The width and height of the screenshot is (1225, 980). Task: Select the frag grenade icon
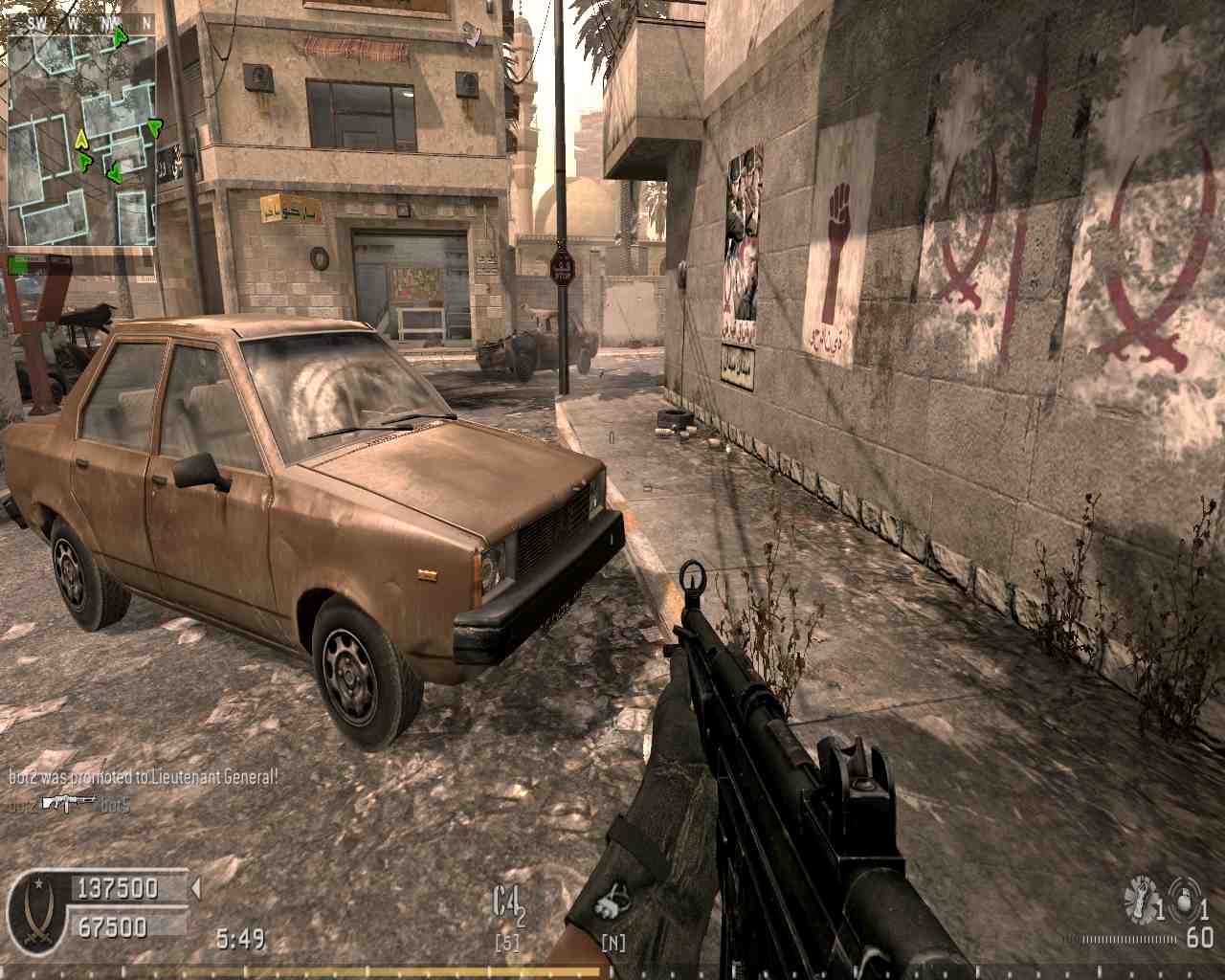pos(1184,899)
